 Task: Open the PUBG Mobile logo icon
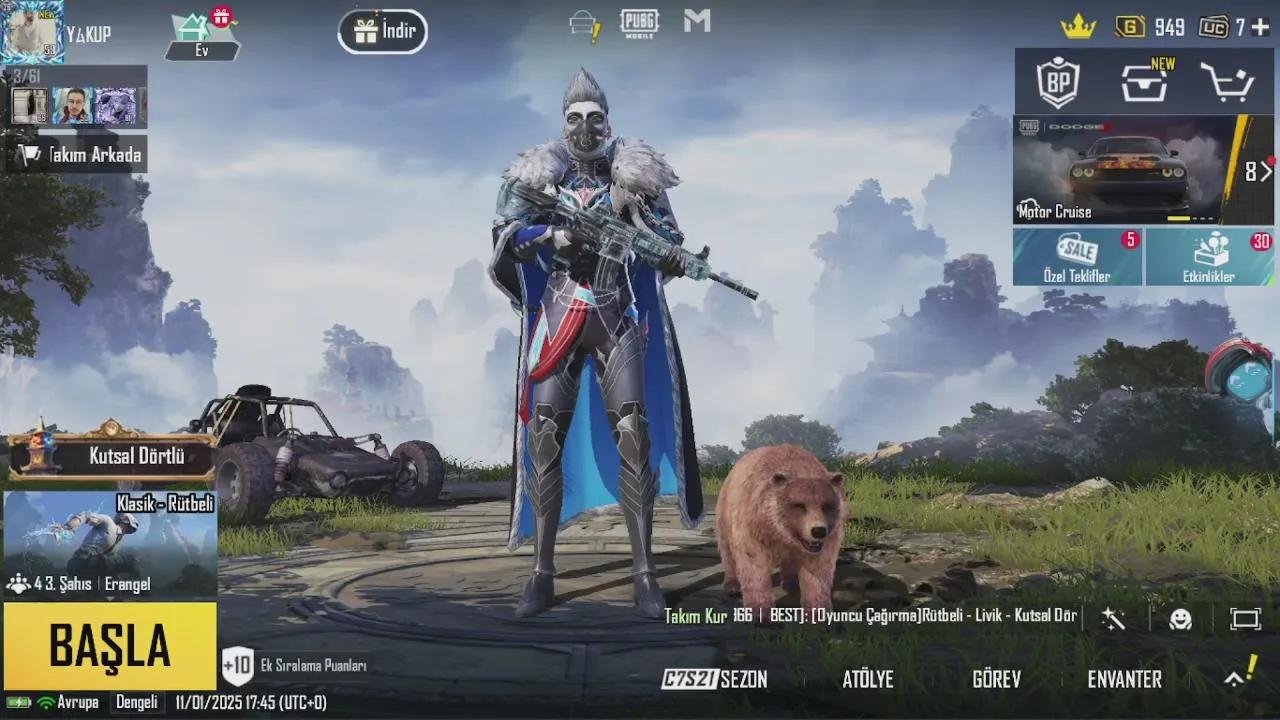(640, 22)
